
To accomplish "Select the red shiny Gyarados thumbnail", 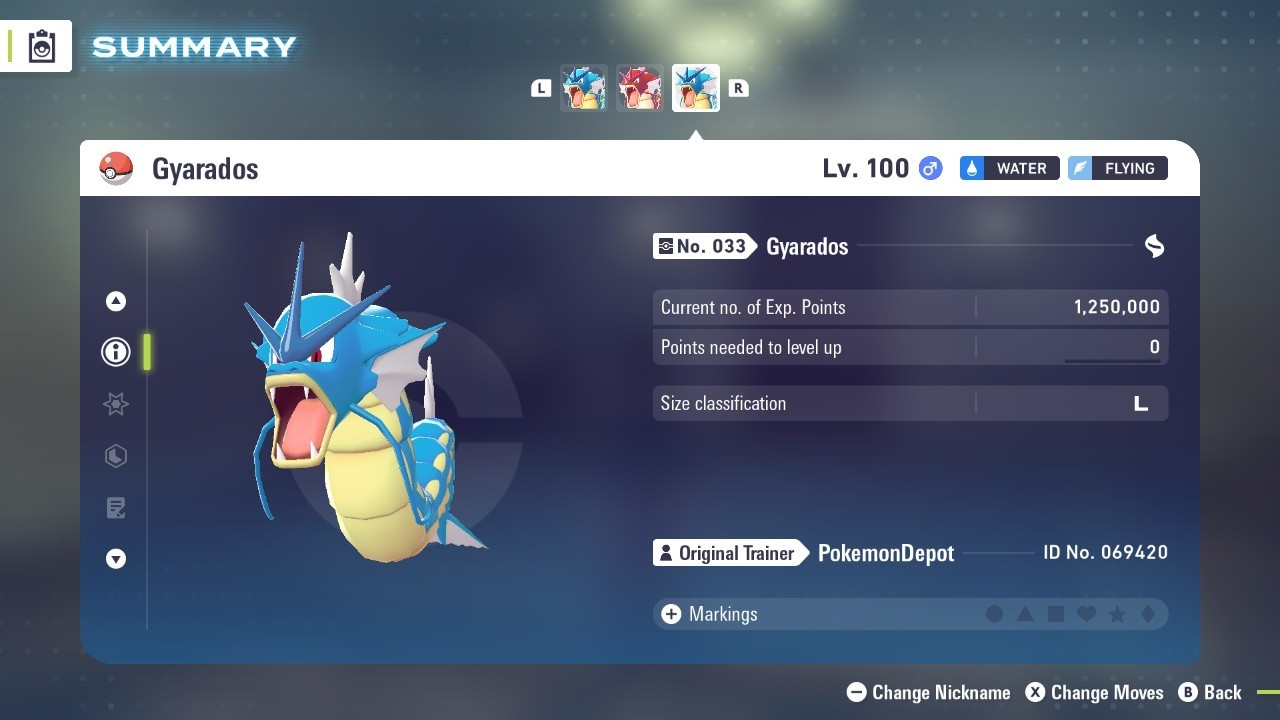I will click(639, 88).
